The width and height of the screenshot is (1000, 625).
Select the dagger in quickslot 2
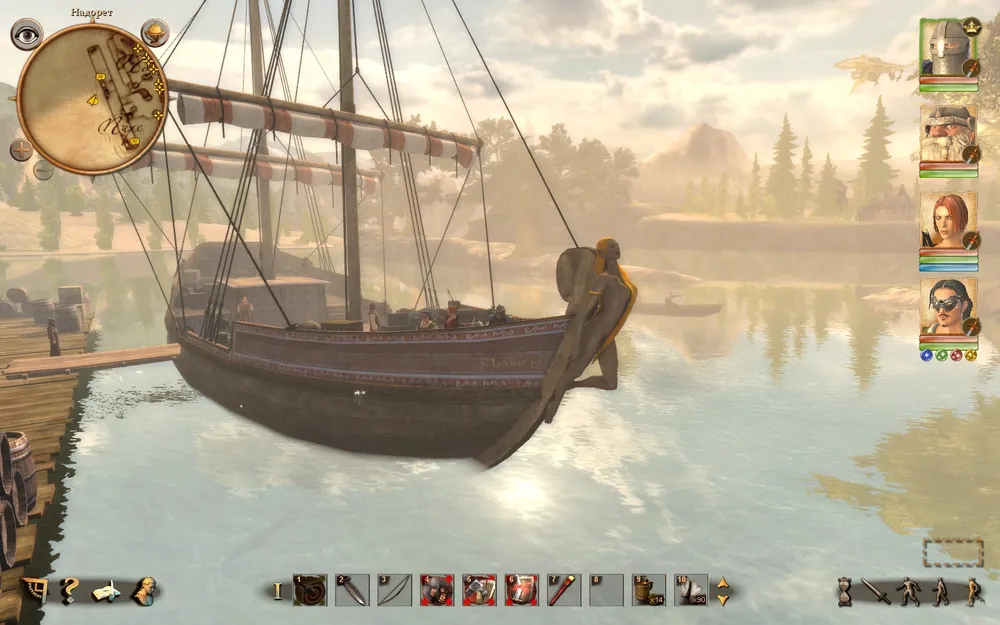click(352, 590)
